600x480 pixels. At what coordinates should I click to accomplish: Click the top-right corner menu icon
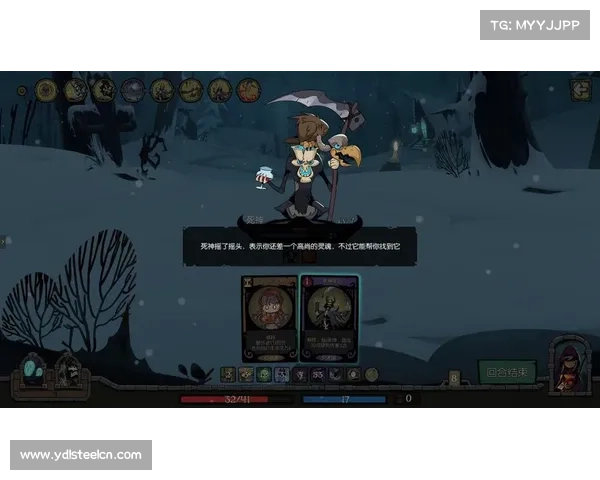pos(580,89)
